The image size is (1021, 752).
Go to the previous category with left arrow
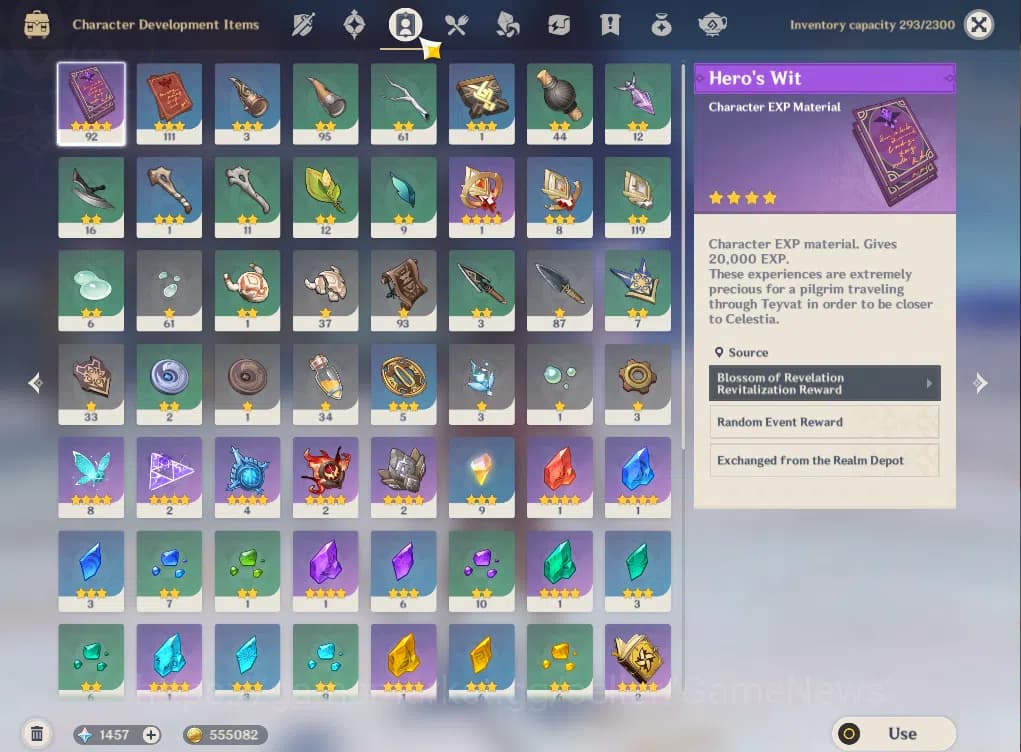coord(36,382)
